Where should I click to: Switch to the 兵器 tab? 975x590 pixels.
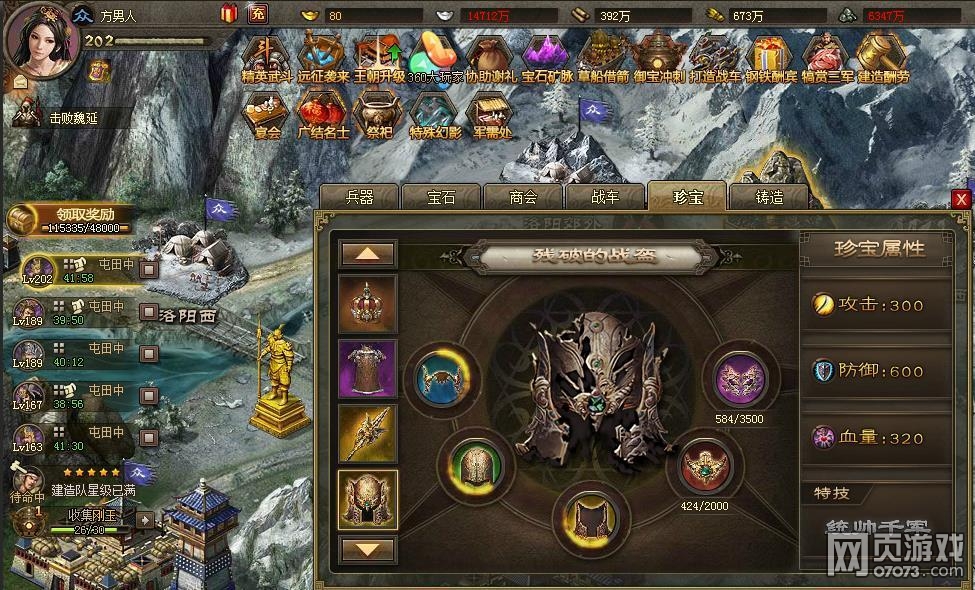358,197
